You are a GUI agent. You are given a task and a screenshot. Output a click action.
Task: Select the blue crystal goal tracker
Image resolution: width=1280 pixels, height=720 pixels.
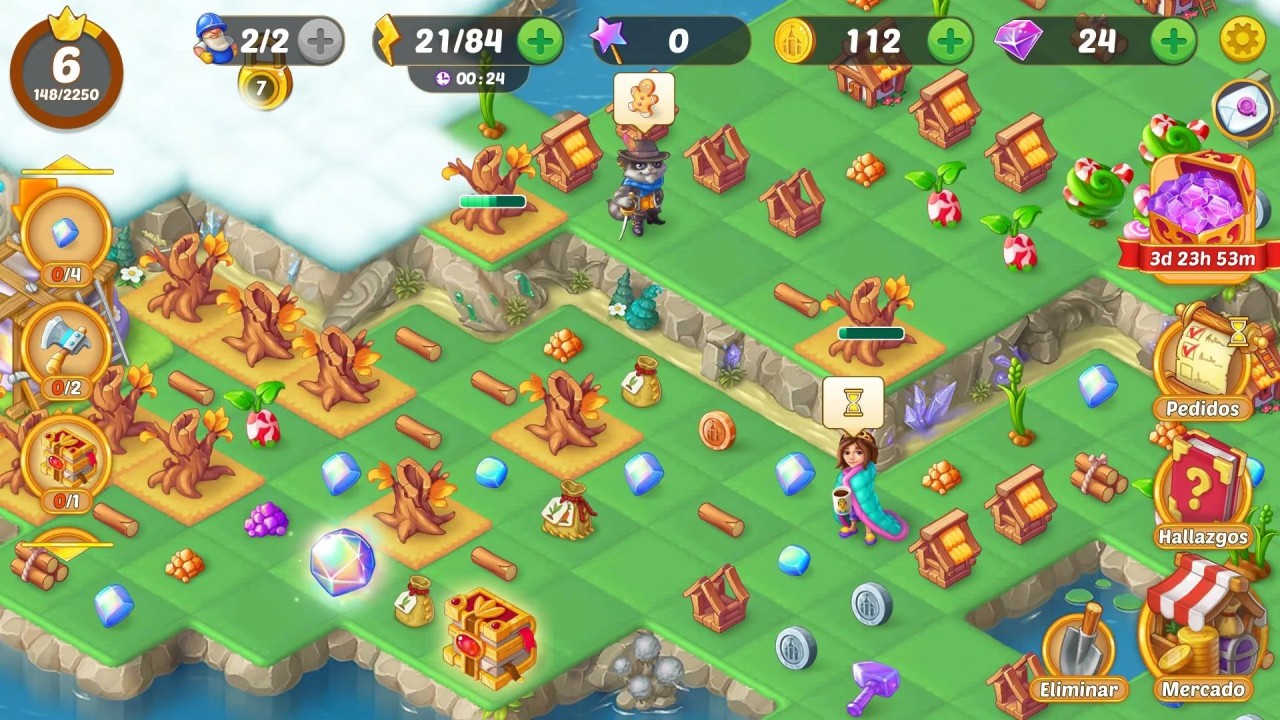click(66, 237)
